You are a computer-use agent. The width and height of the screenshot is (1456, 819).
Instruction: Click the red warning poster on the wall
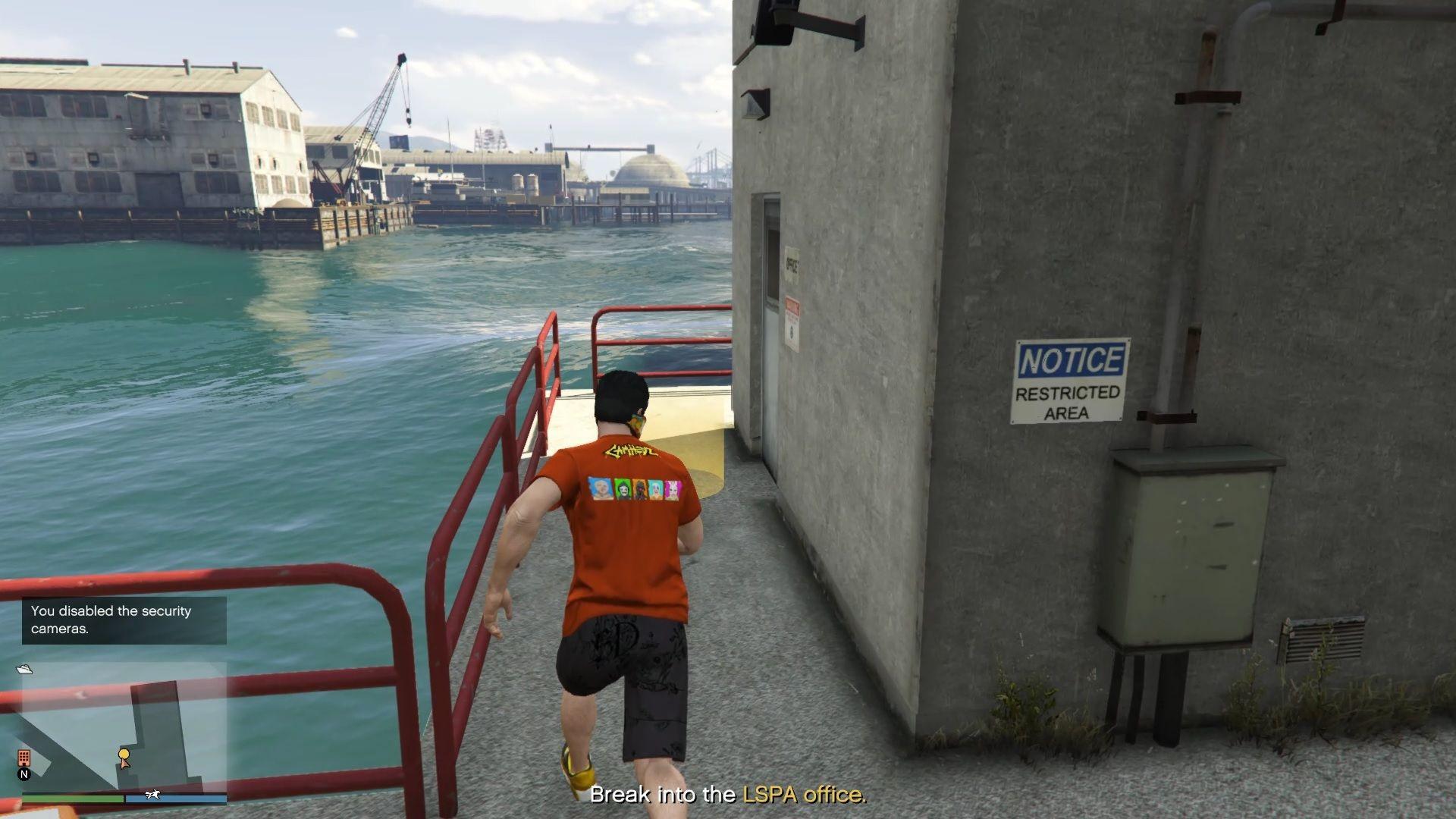click(x=791, y=320)
